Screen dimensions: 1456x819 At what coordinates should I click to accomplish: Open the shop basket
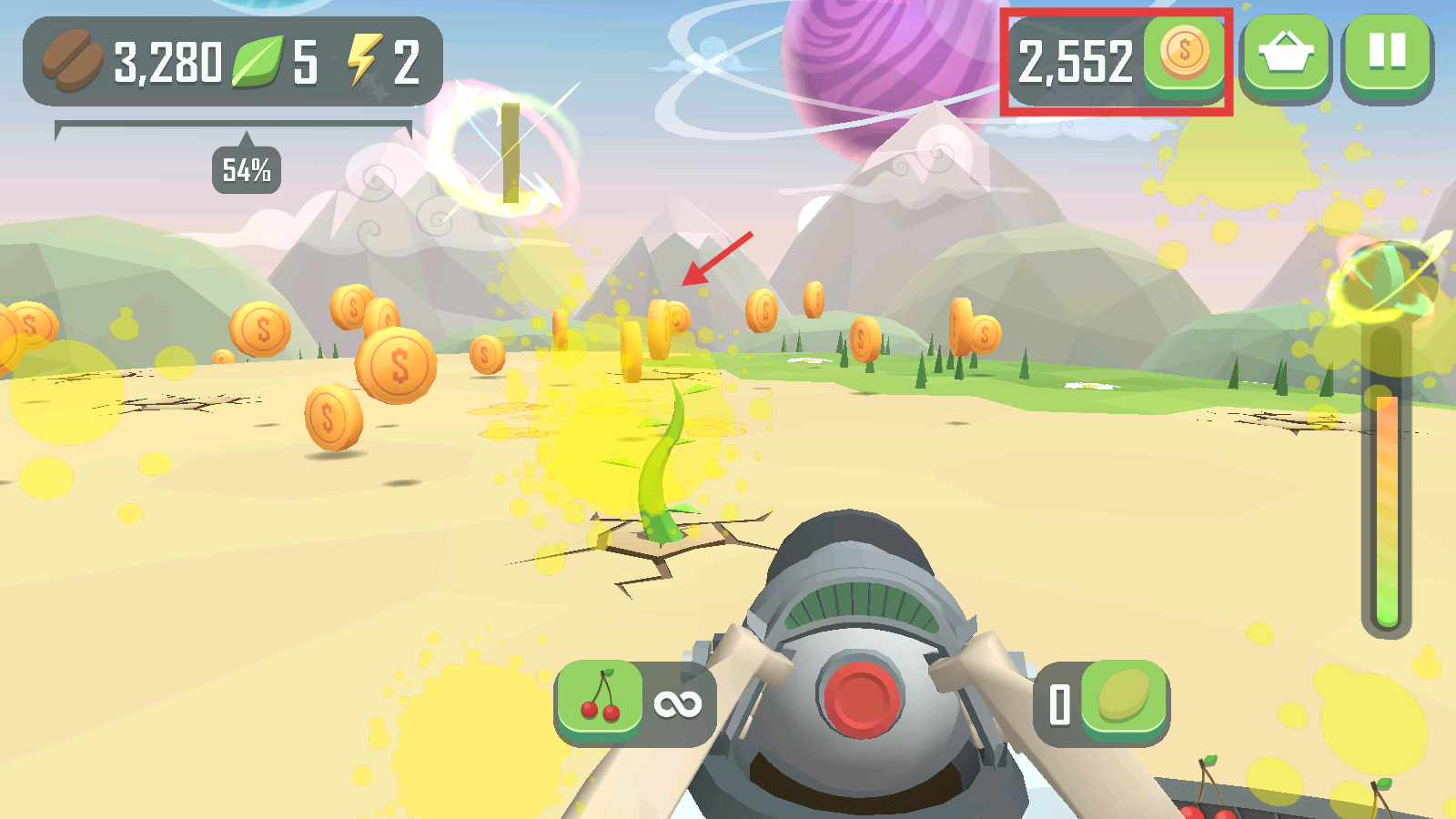point(1285,55)
